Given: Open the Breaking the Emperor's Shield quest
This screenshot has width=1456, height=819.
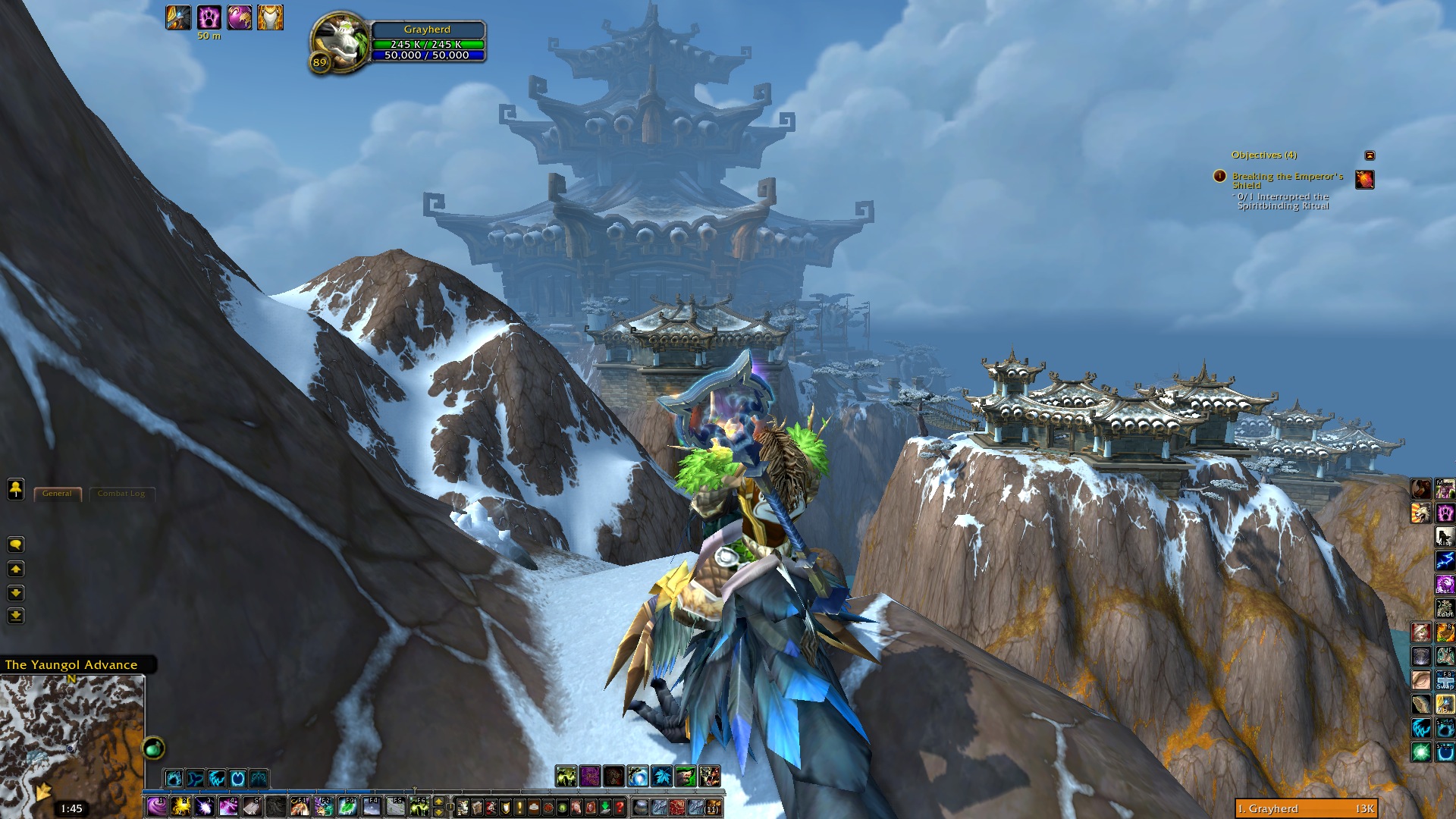Looking at the screenshot, I should tap(1287, 180).
